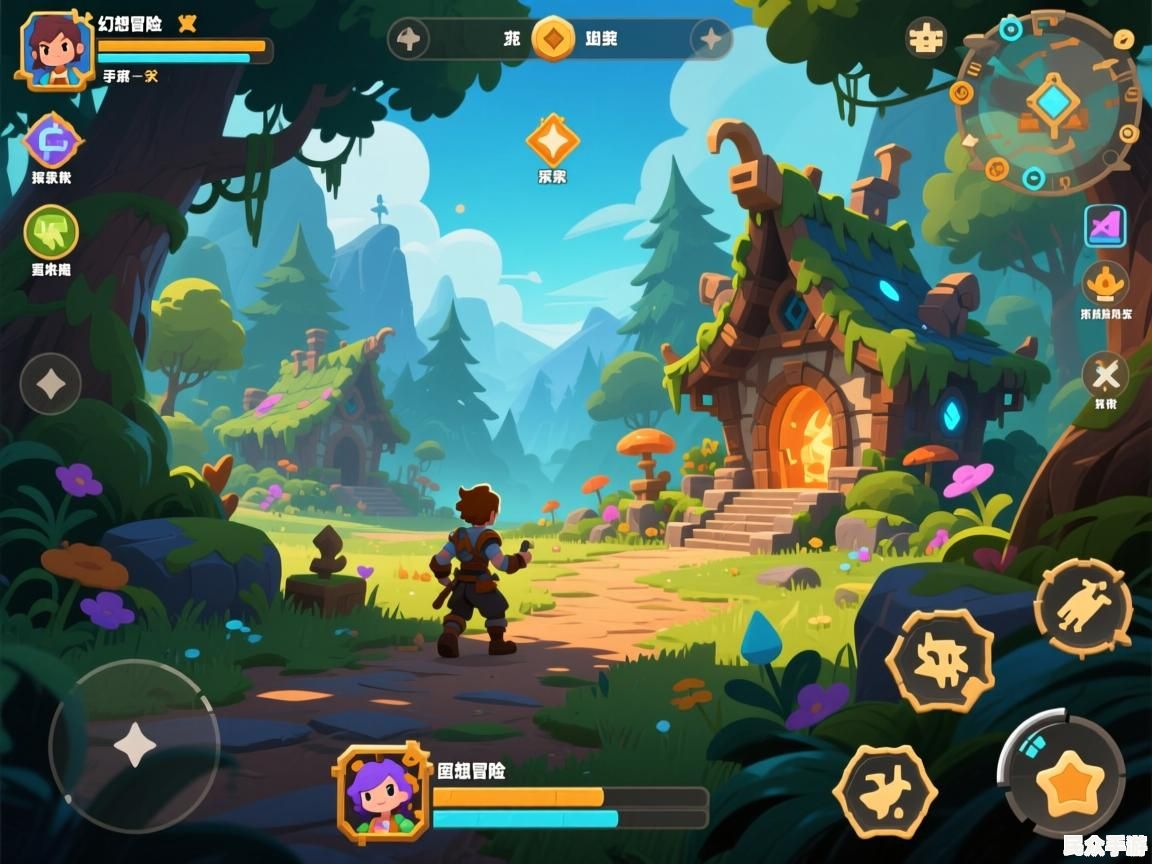Activate the standing beast skill button
Image resolution: width=1152 pixels, height=864 pixels.
click(1083, 607)
